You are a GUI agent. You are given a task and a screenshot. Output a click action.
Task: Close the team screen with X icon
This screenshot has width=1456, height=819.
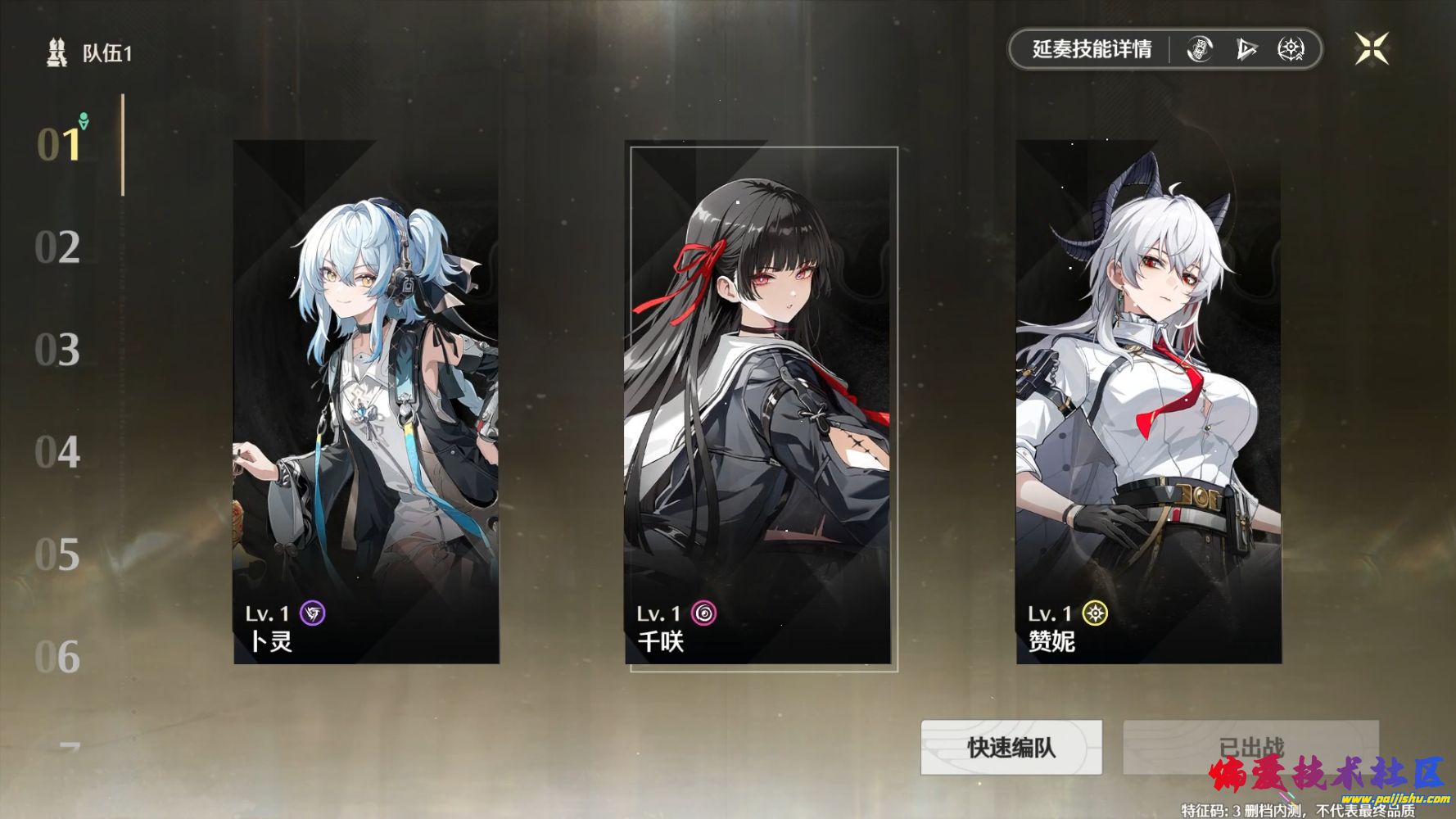click(1371, 49)
